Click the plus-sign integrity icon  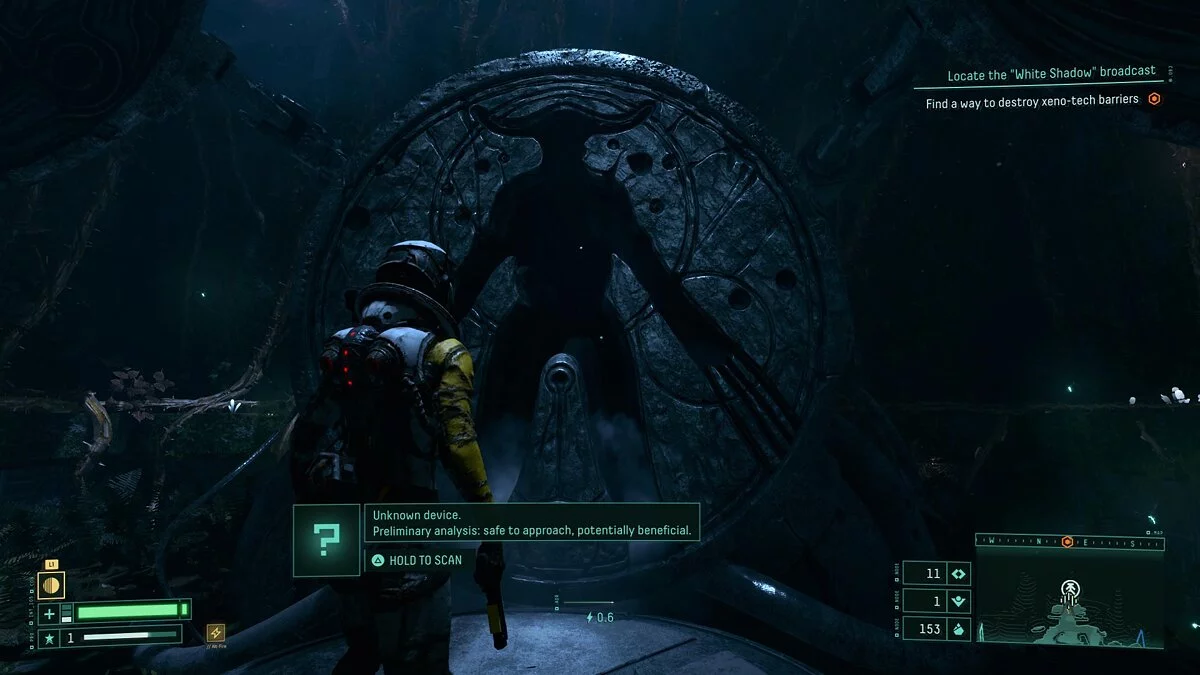pyautogui.click(x=49, y=612)
